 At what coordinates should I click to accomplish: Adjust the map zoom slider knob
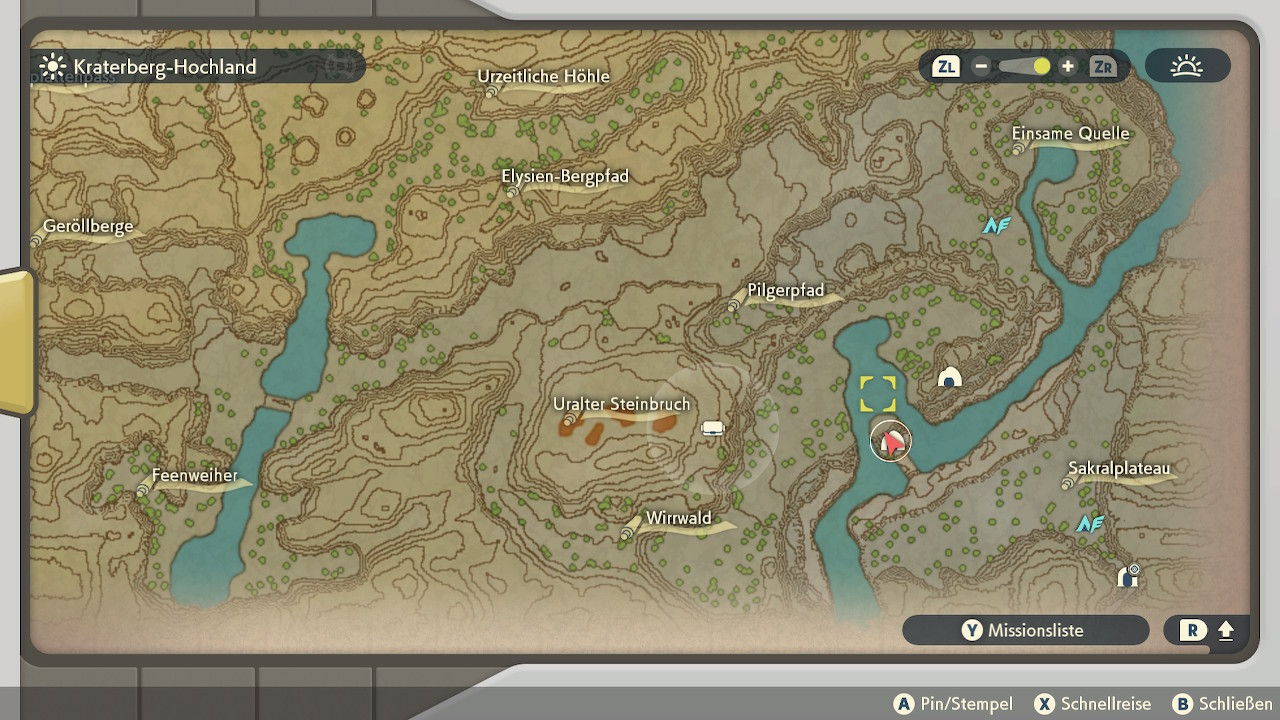pos(1041,67)
